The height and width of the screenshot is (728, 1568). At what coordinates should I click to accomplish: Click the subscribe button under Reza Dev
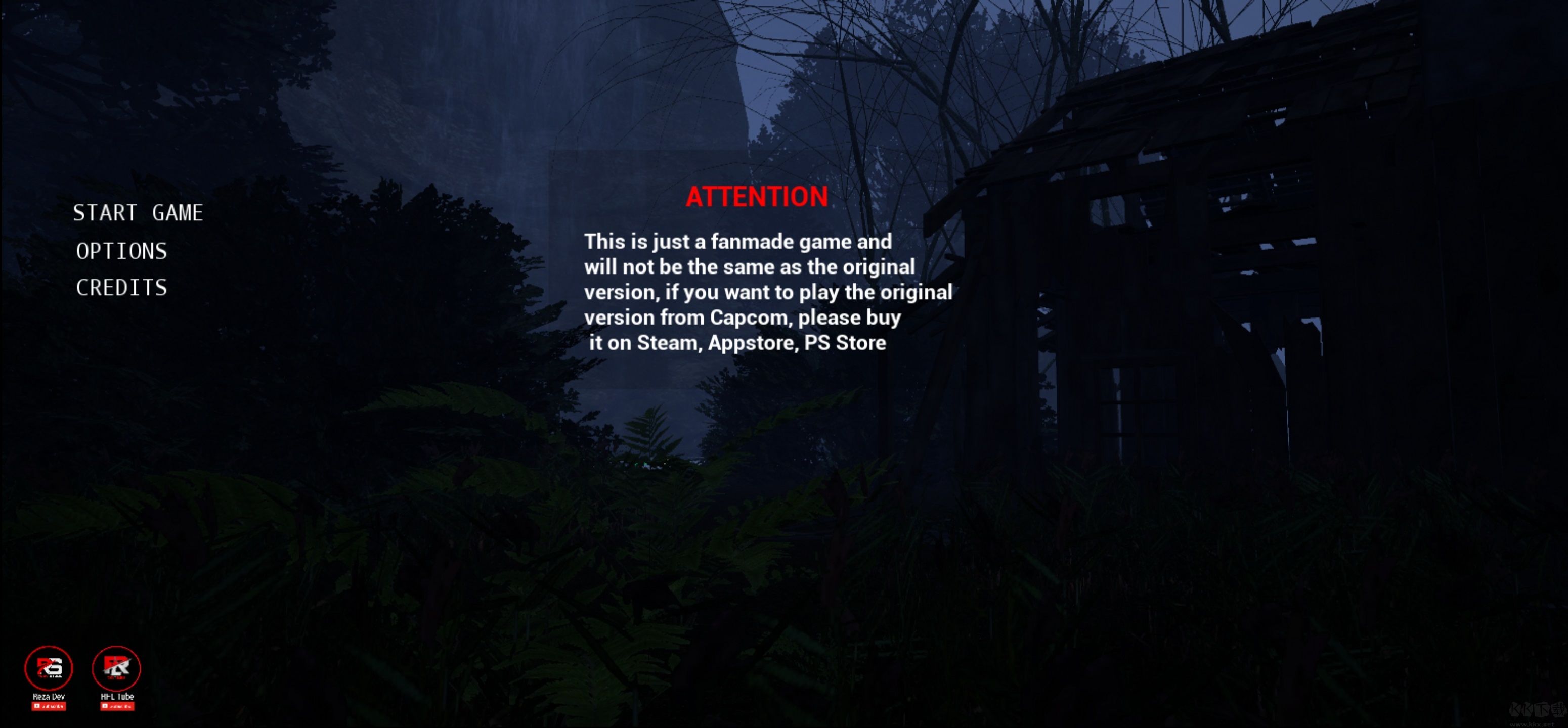pos(49,706)
